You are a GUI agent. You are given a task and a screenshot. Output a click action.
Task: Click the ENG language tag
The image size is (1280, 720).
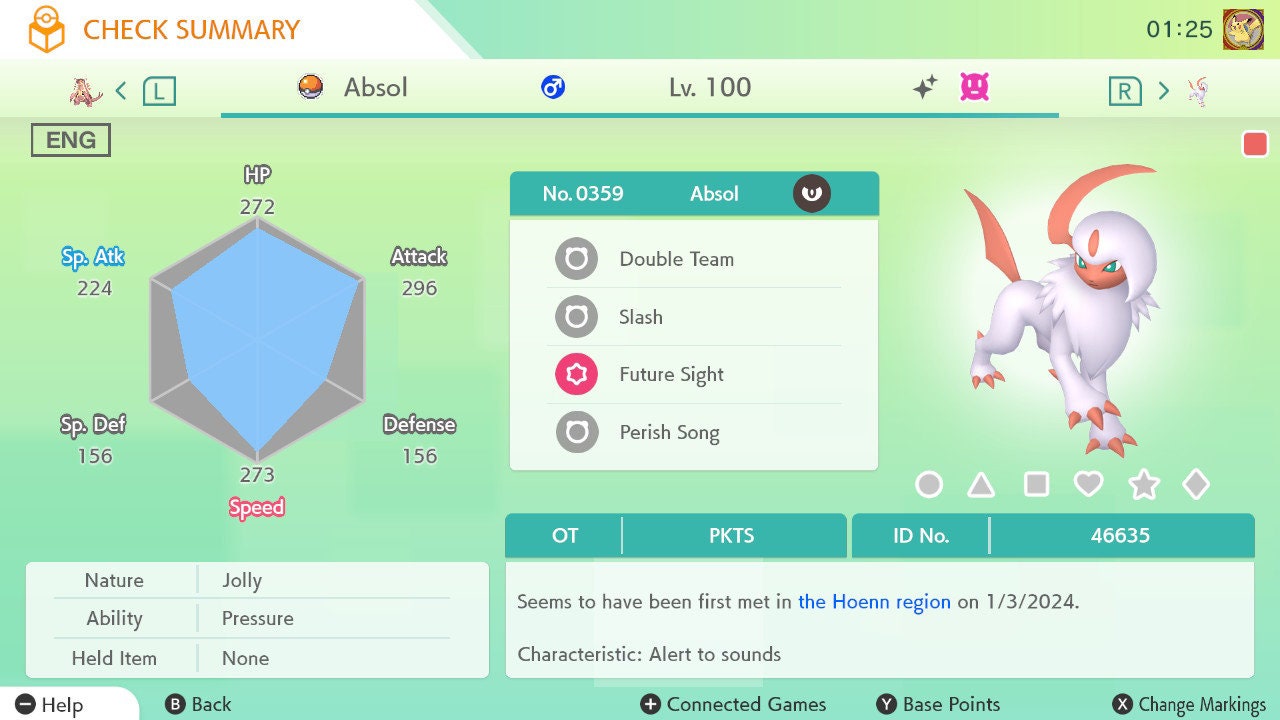tap(71, 141)
